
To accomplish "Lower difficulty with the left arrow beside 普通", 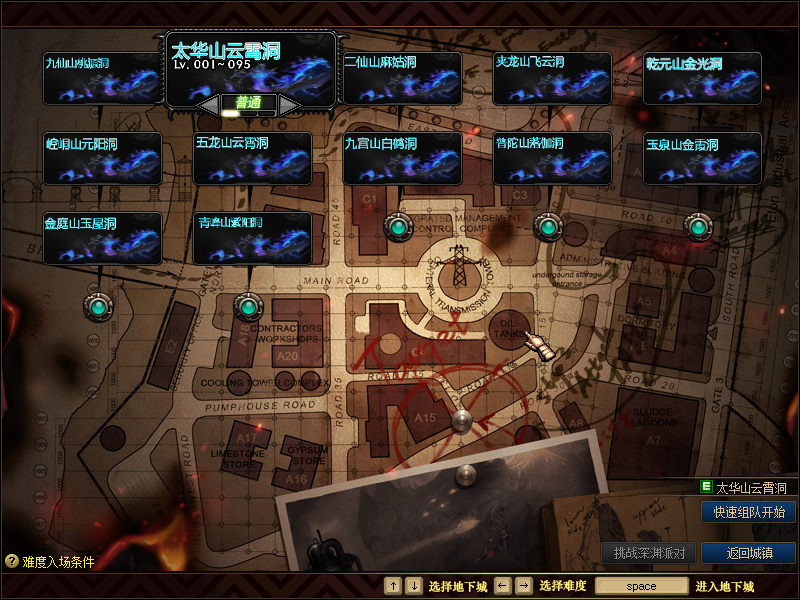I will tap(209, 104).
